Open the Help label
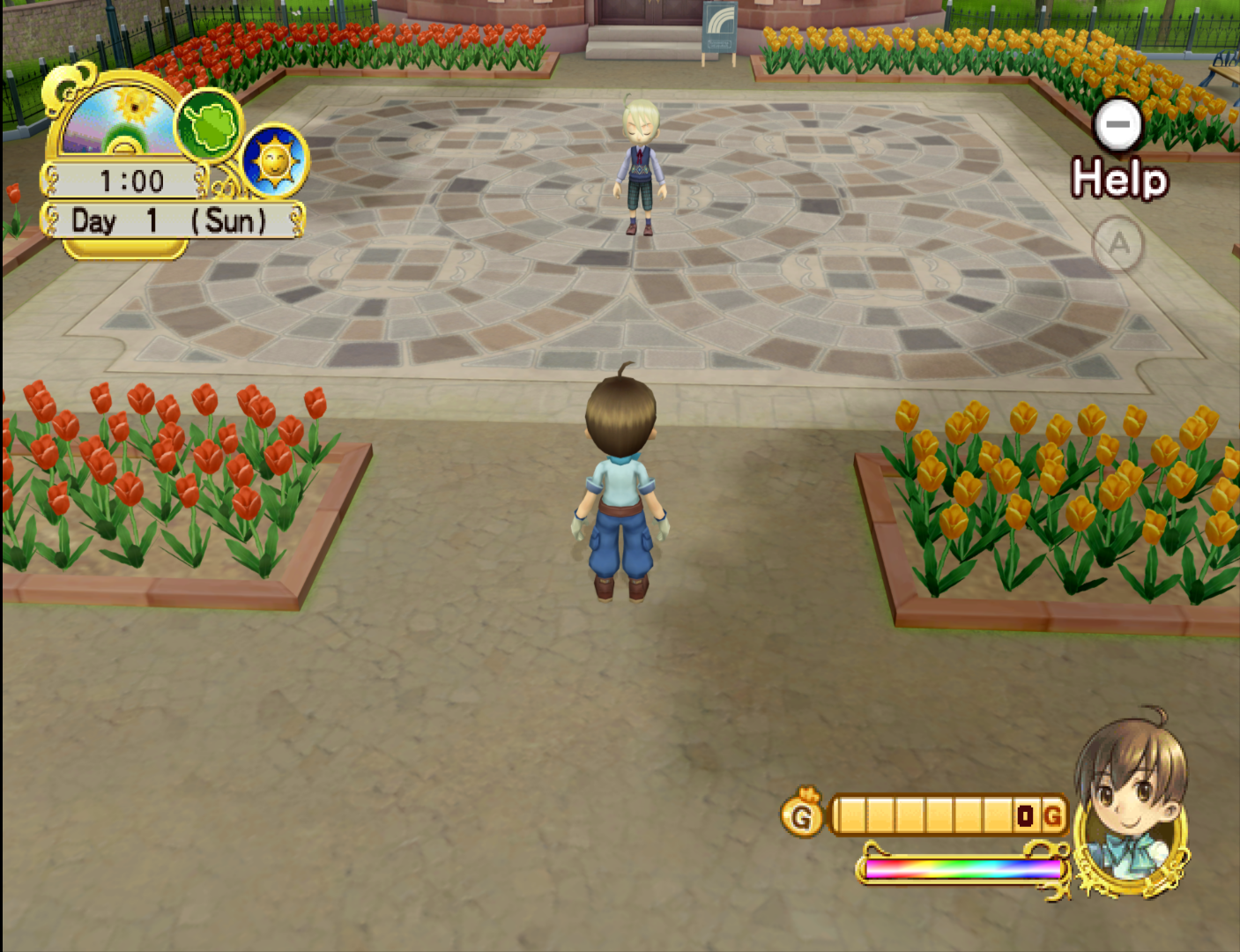This screenshot has width=1240, height=952. point(1119,179)
